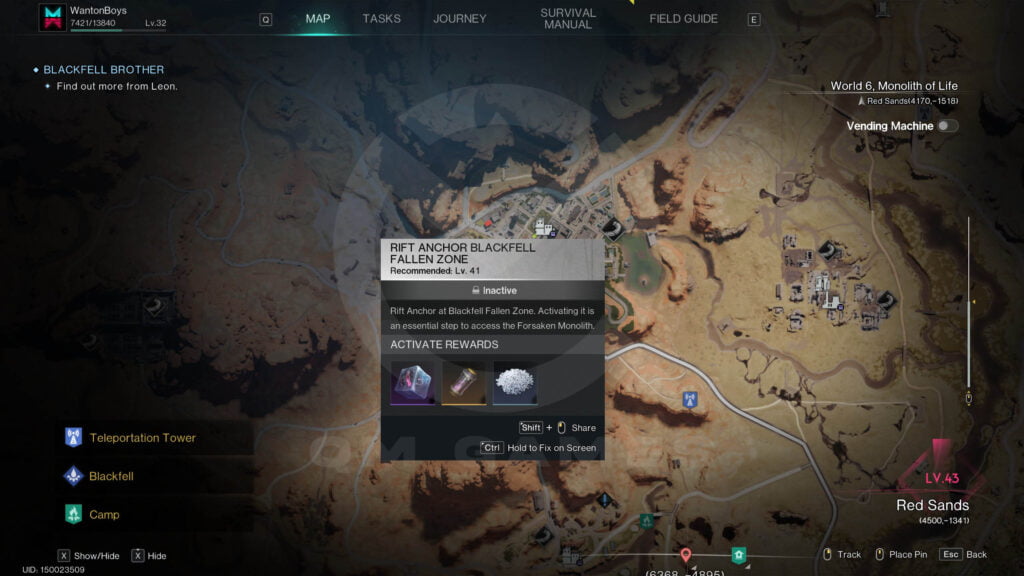Open the Journey tab

pyautogui.click(x=459, y=19)
